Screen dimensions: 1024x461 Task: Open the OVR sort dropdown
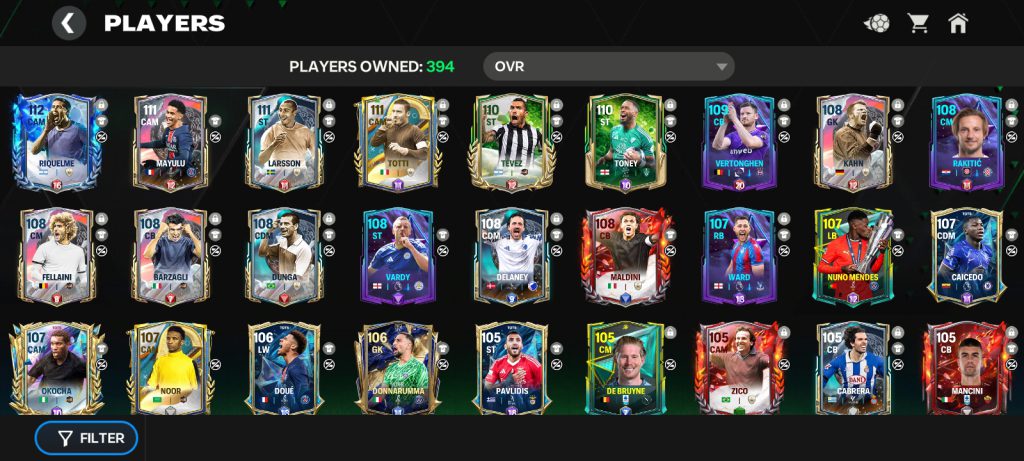[608, 67]
